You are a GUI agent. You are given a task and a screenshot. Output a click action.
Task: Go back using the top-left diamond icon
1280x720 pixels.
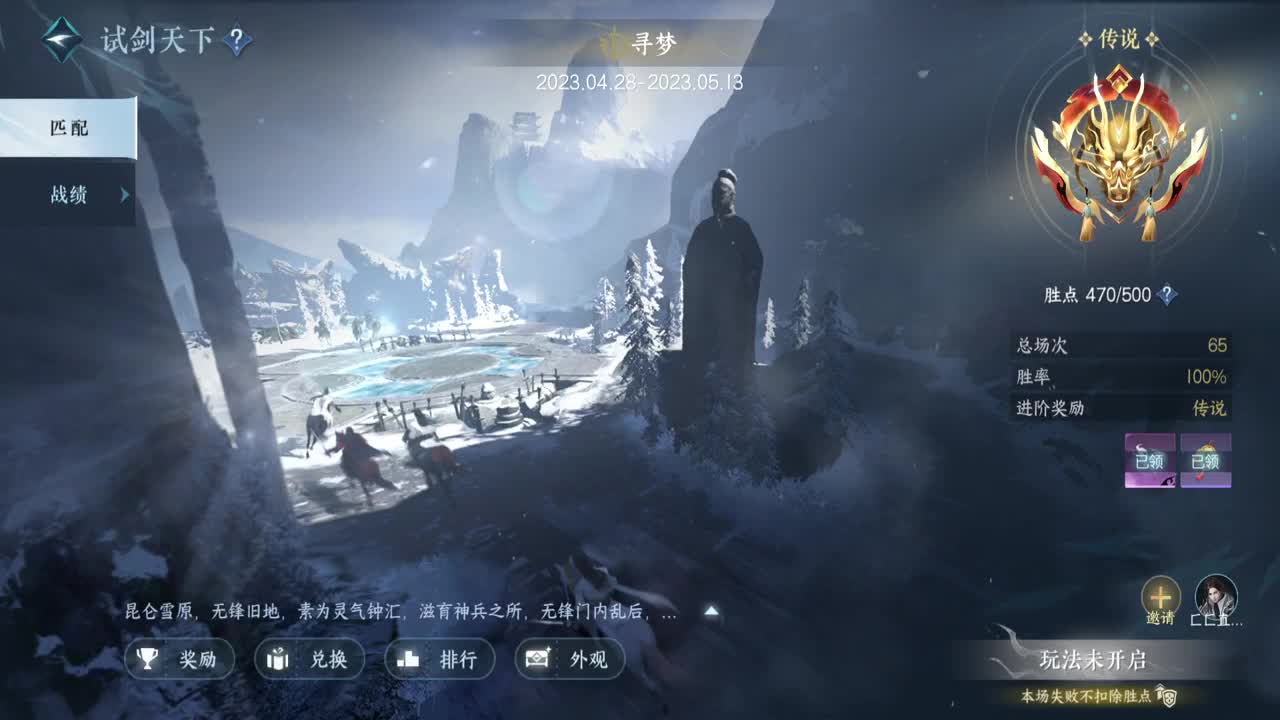(62, 40)
